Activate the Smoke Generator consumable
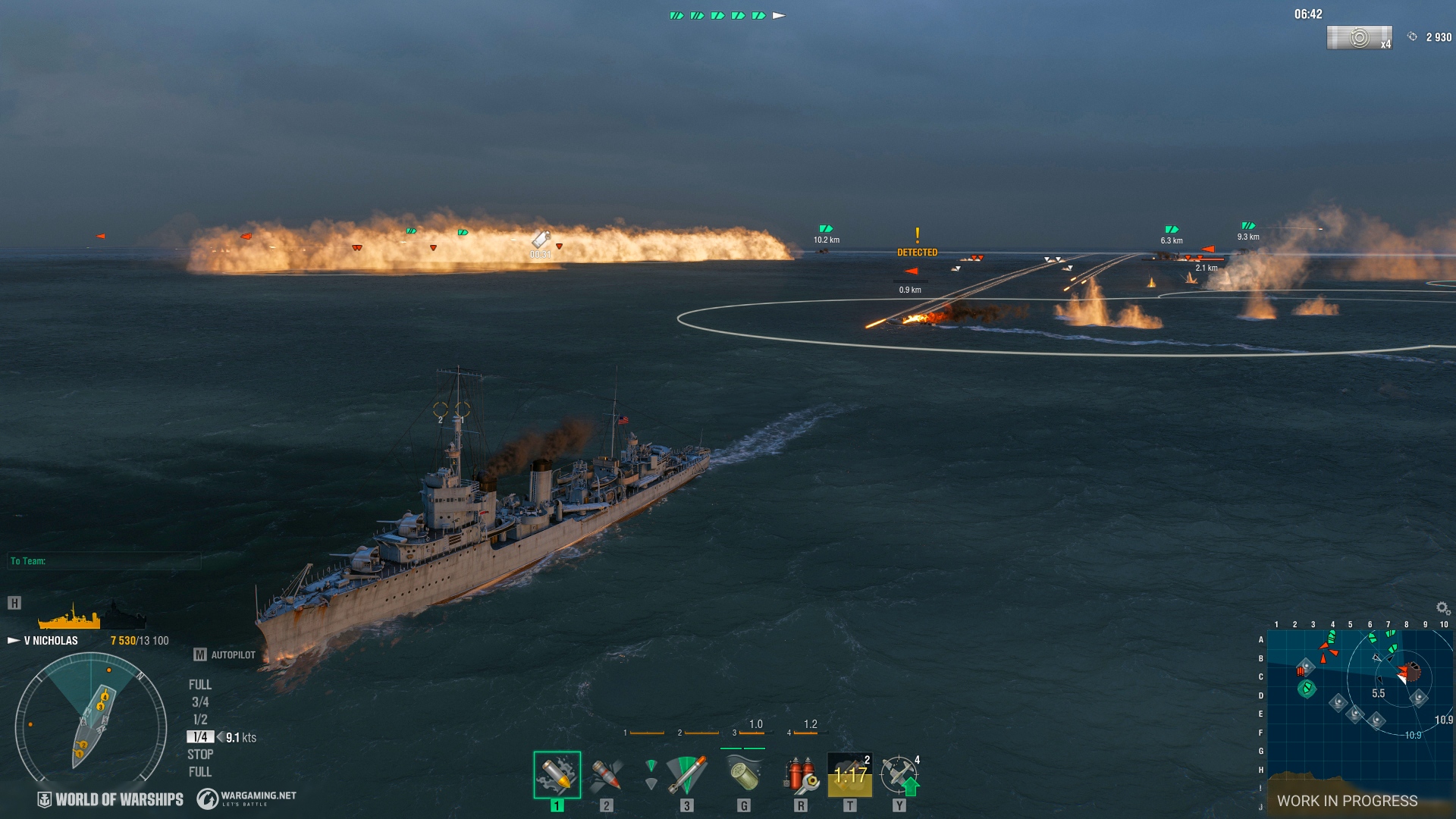Viewport: 1456px width, 819px height. point(745,775)
